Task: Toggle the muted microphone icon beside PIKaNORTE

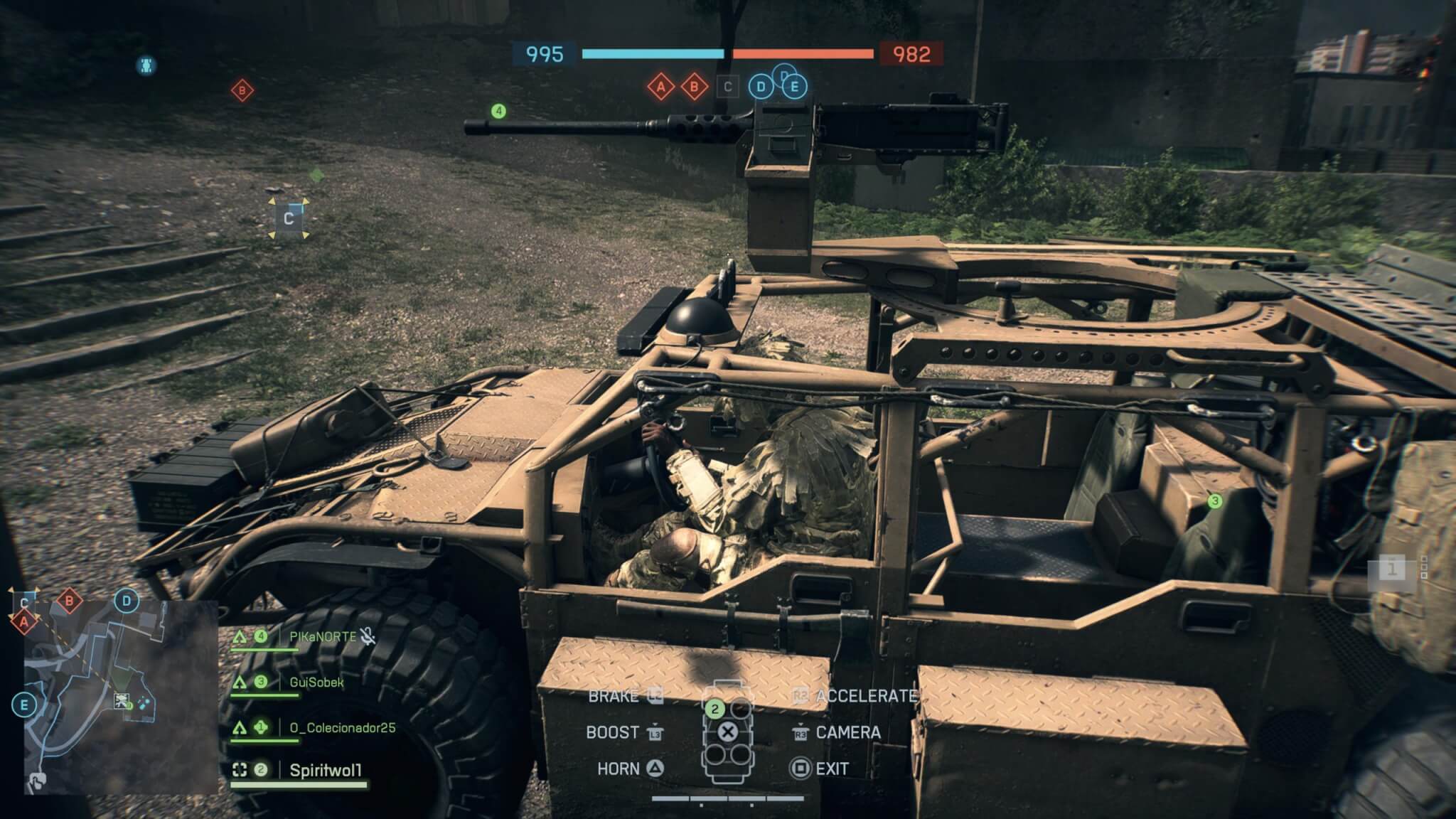Action: click(368, 636)
